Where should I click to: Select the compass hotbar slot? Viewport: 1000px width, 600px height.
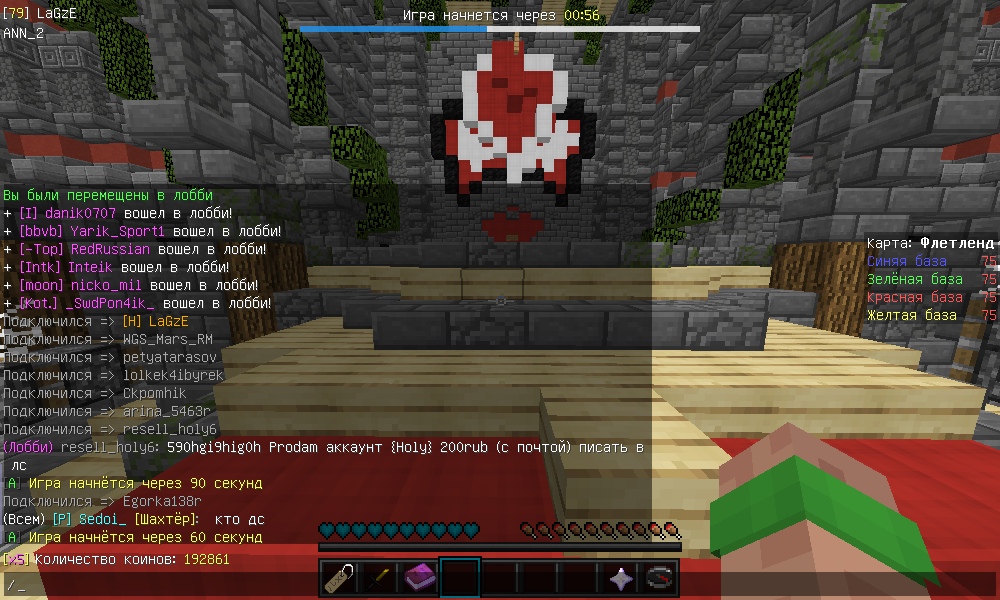click(660, 577)
